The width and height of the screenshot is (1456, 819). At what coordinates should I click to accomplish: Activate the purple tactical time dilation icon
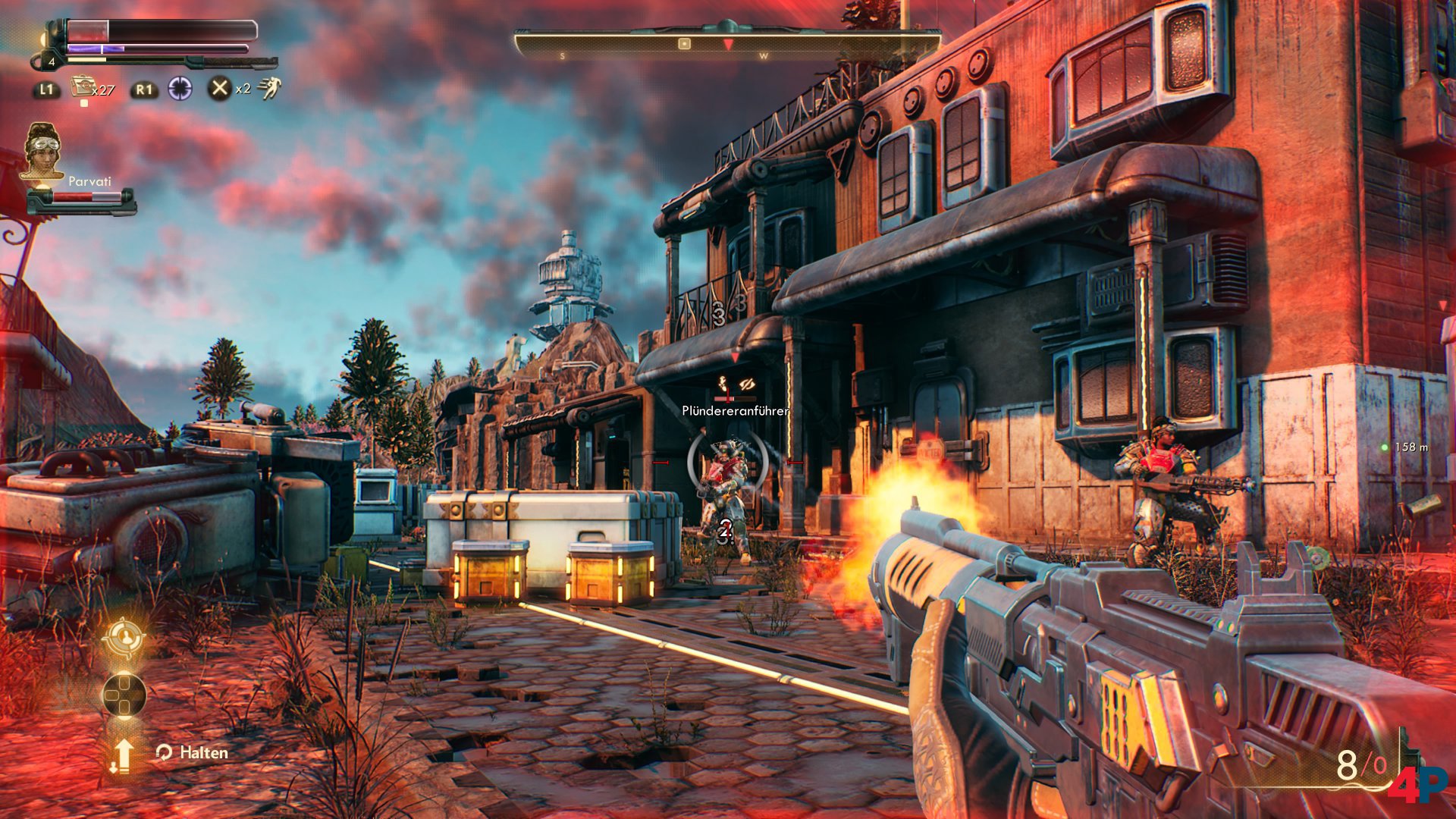[180, 89]
